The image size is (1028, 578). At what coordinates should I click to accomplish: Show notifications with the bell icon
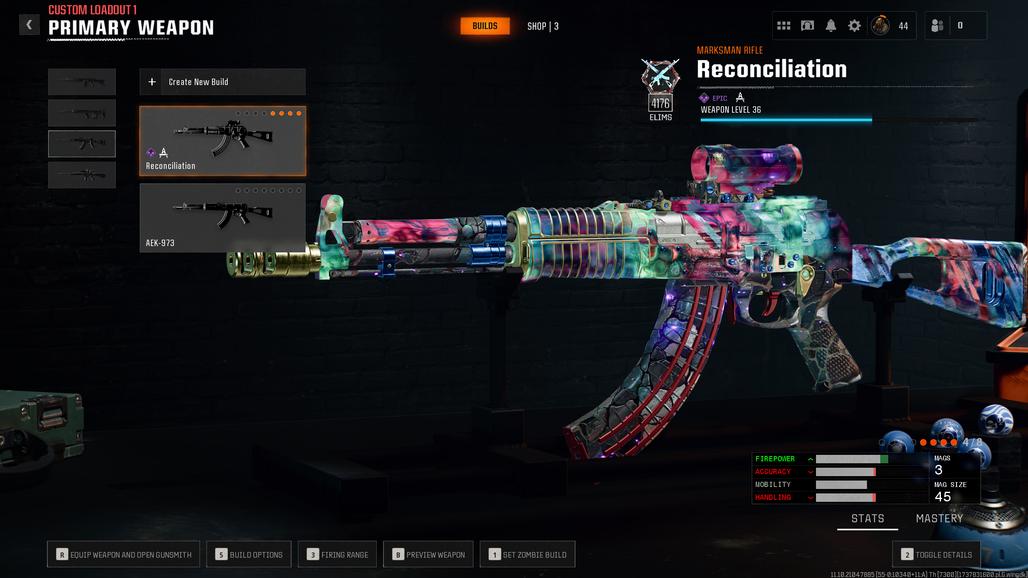(x=831, y=26)
